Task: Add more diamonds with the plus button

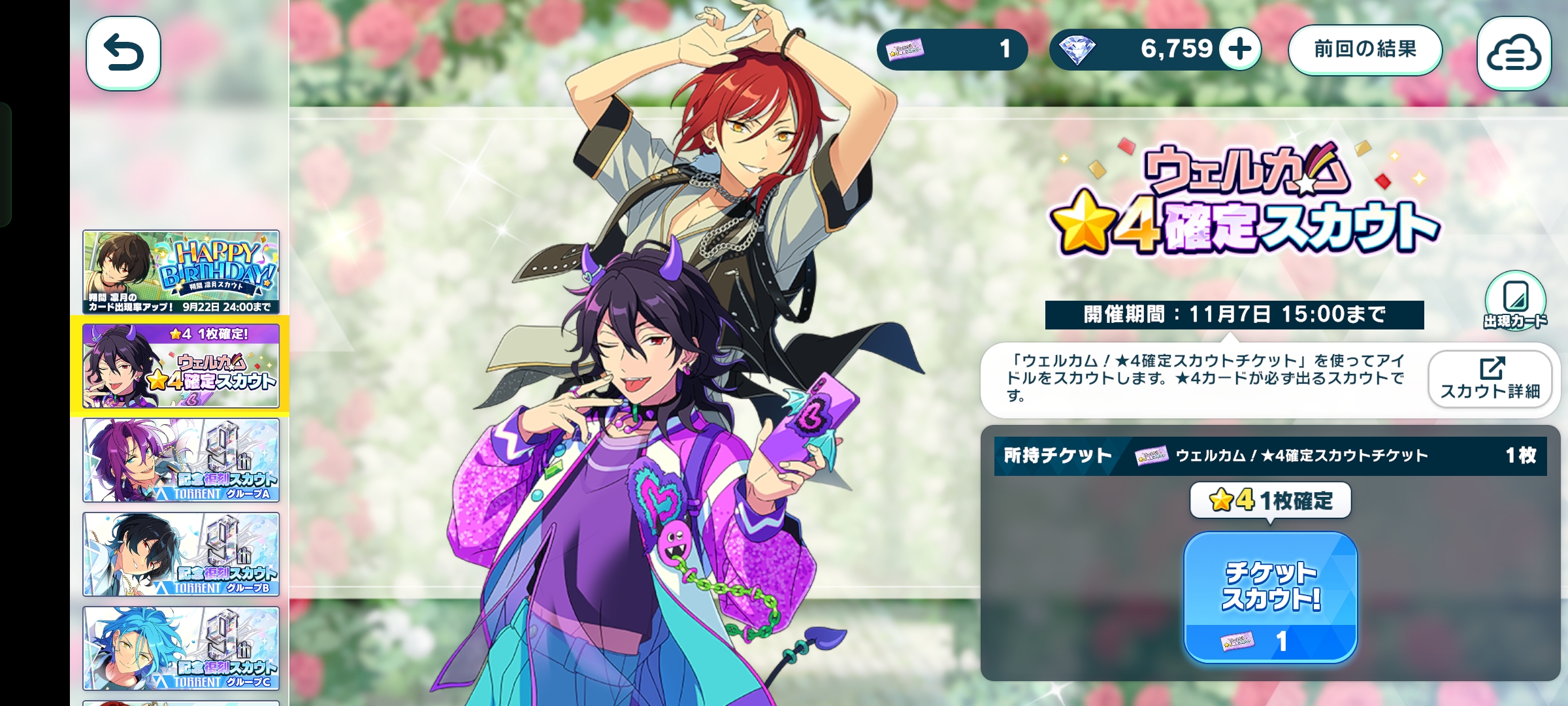Action: (x=1239, y=49)
